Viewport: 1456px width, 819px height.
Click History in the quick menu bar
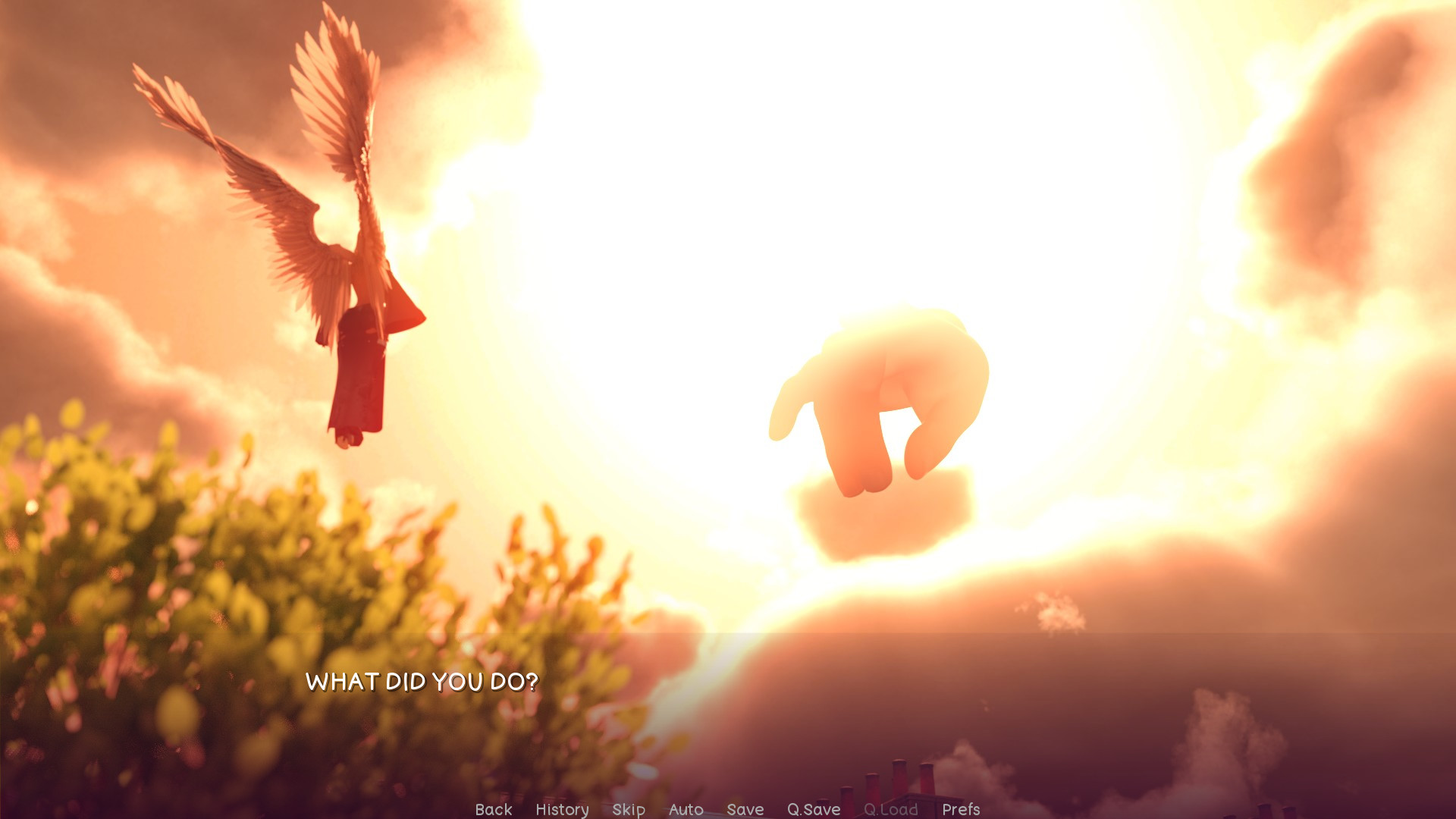[x=562, y=809]
